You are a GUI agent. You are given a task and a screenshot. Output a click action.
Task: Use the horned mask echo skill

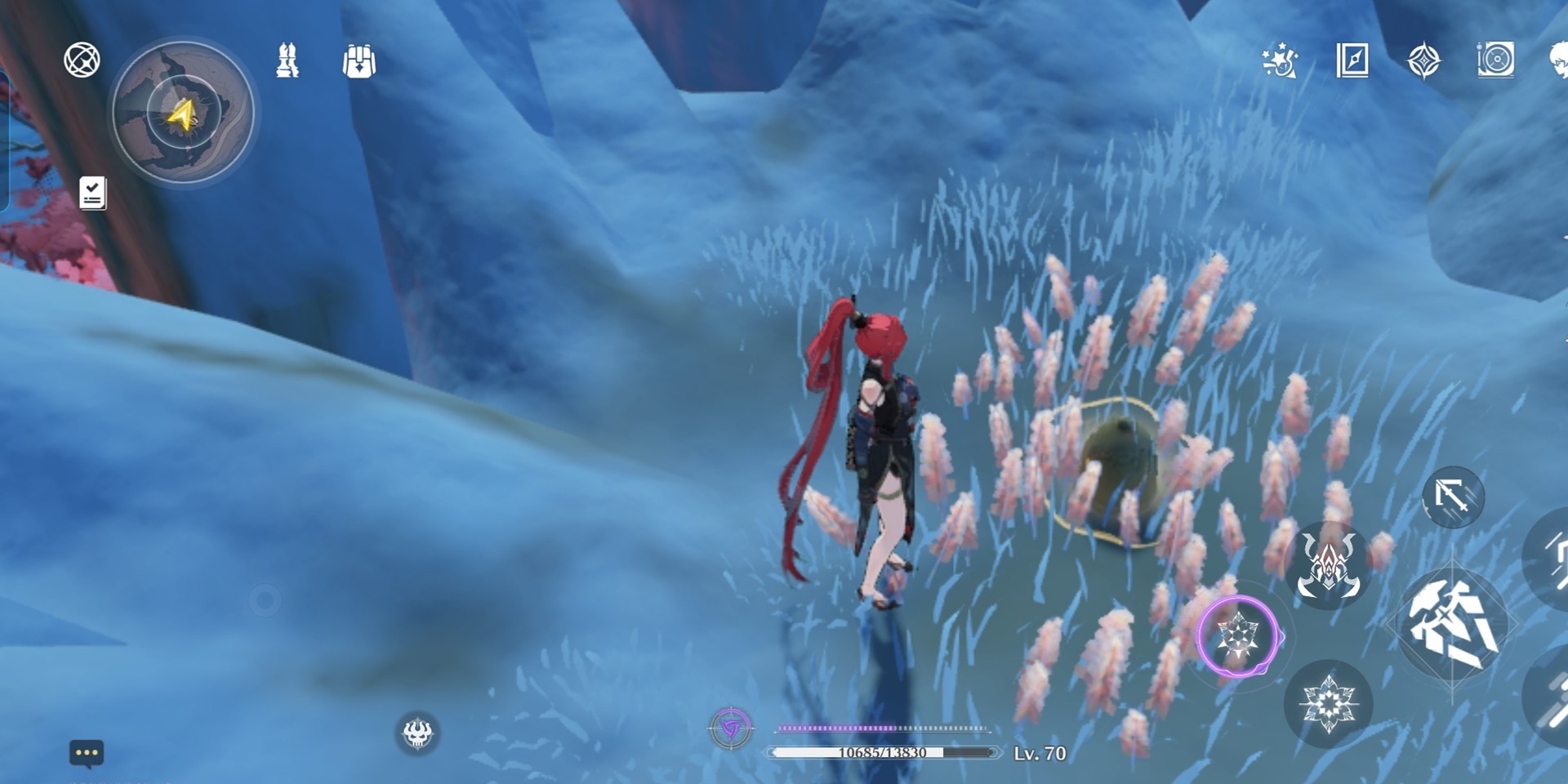(x=1328, y=565)
